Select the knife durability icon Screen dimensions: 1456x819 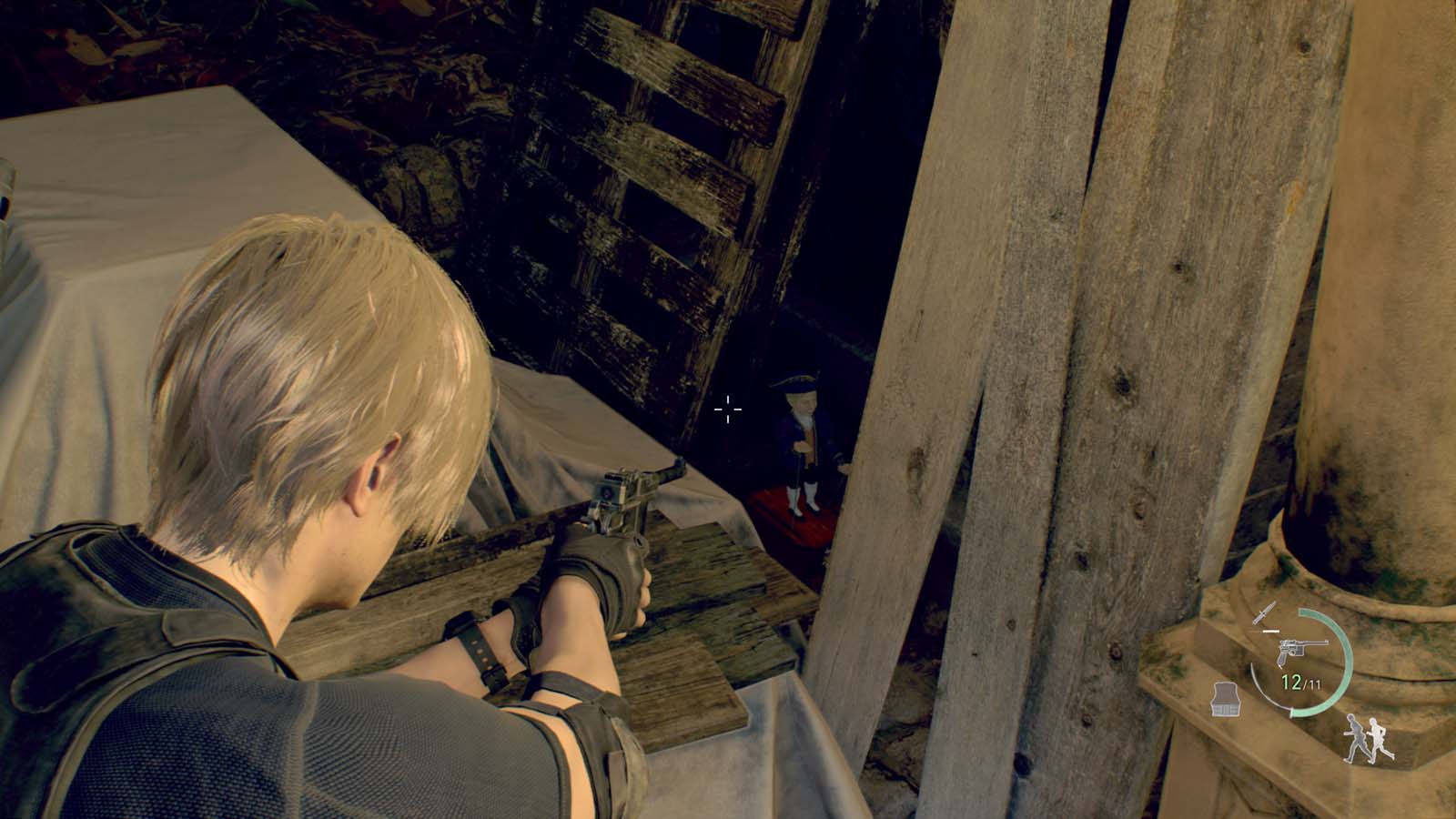[1265, 614]
